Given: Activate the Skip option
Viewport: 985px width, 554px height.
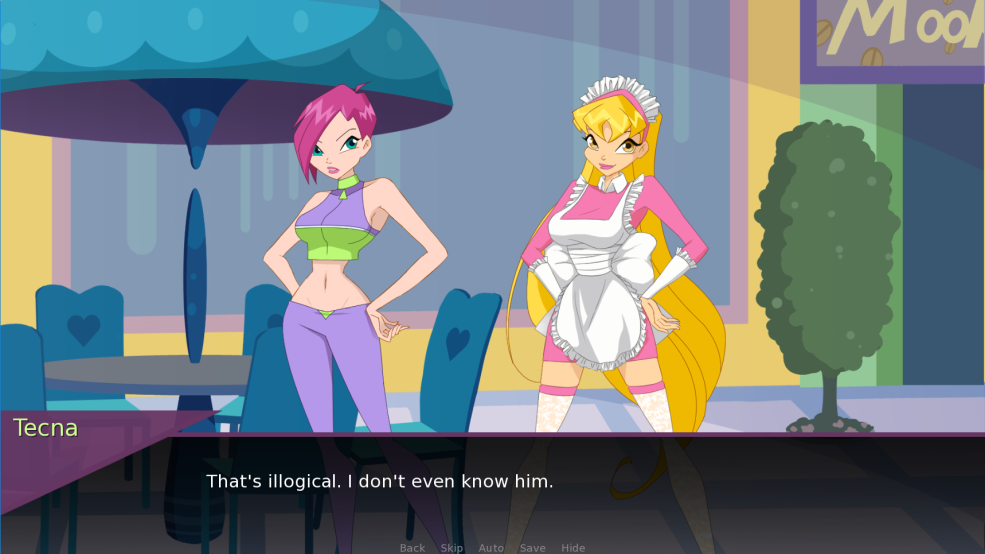Looking at the screenshot, I should [x=452, y=548].
